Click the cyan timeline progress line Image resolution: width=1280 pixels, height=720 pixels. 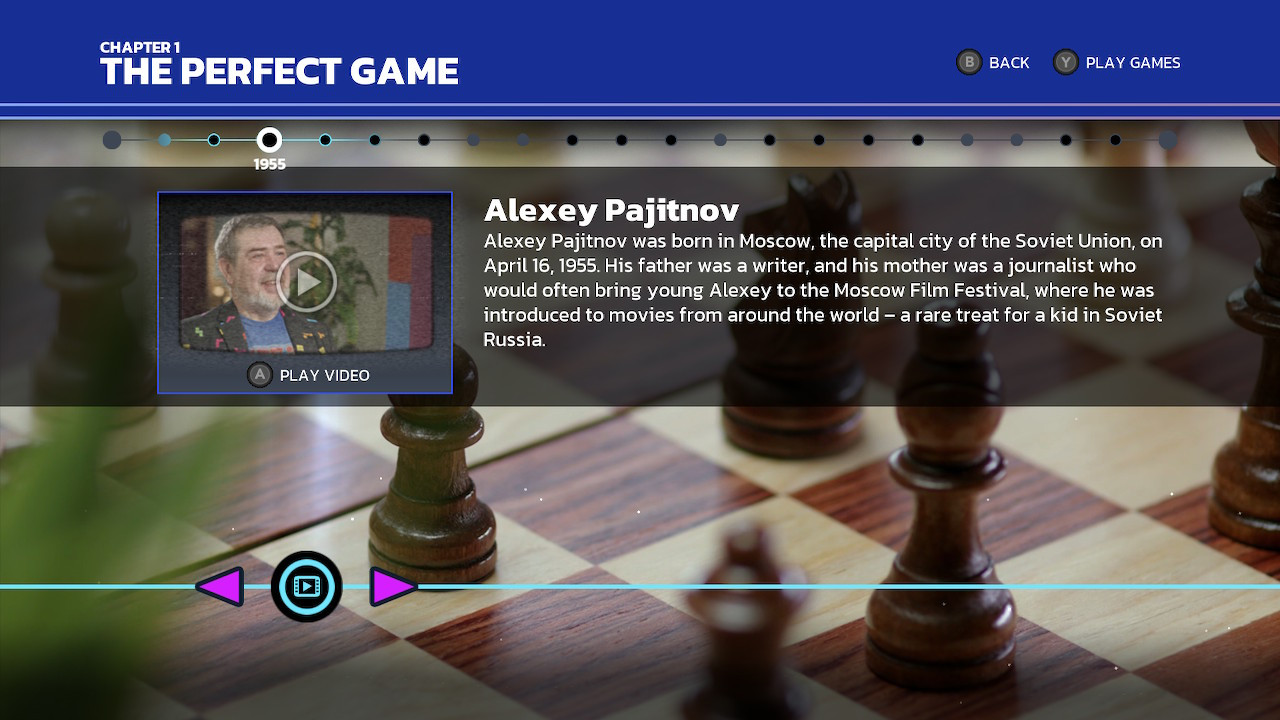700,587
